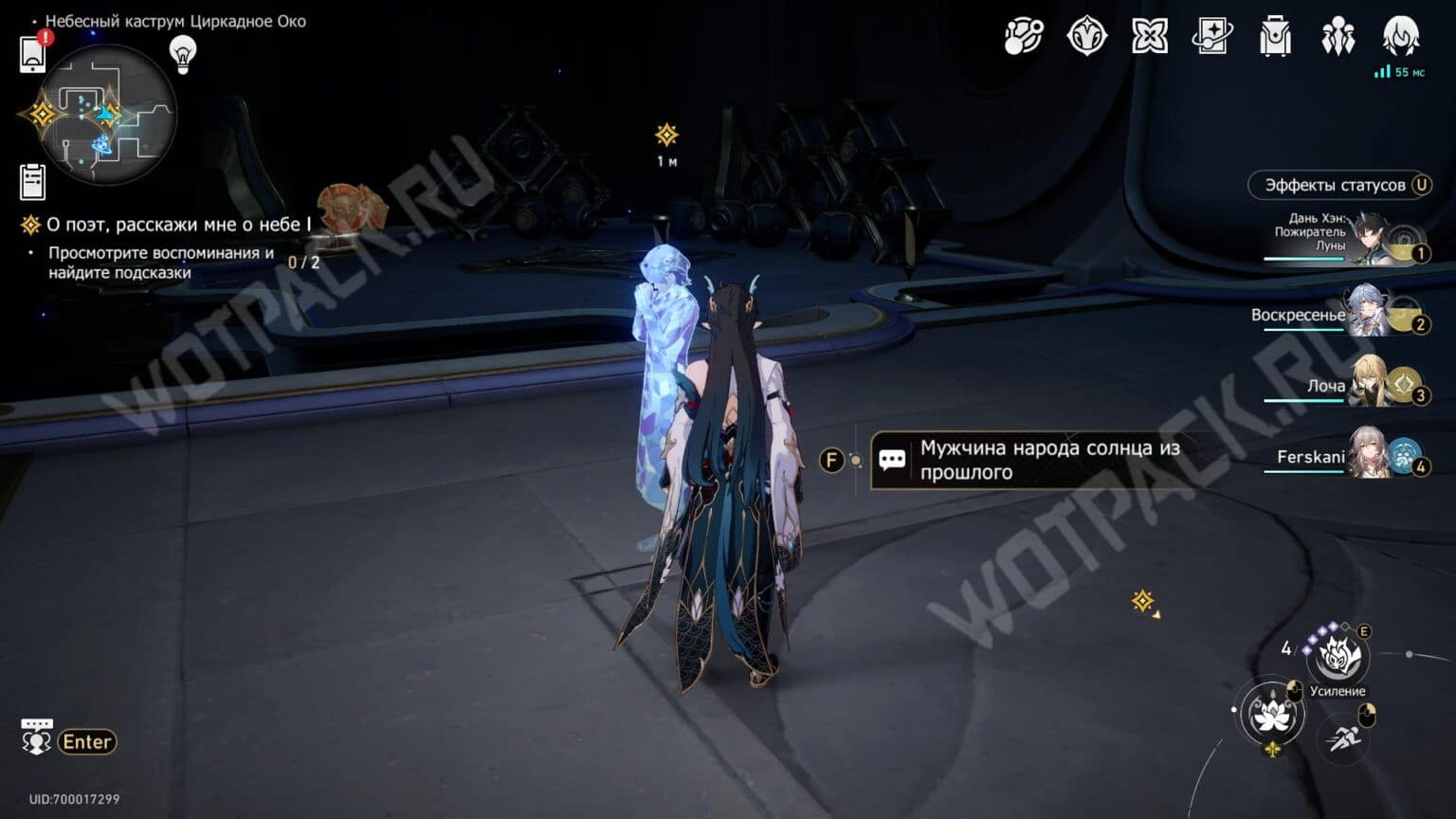1456x819 pixels.
Task: Open the Warp four-petal banner icon
Action: coord(1149,38)
